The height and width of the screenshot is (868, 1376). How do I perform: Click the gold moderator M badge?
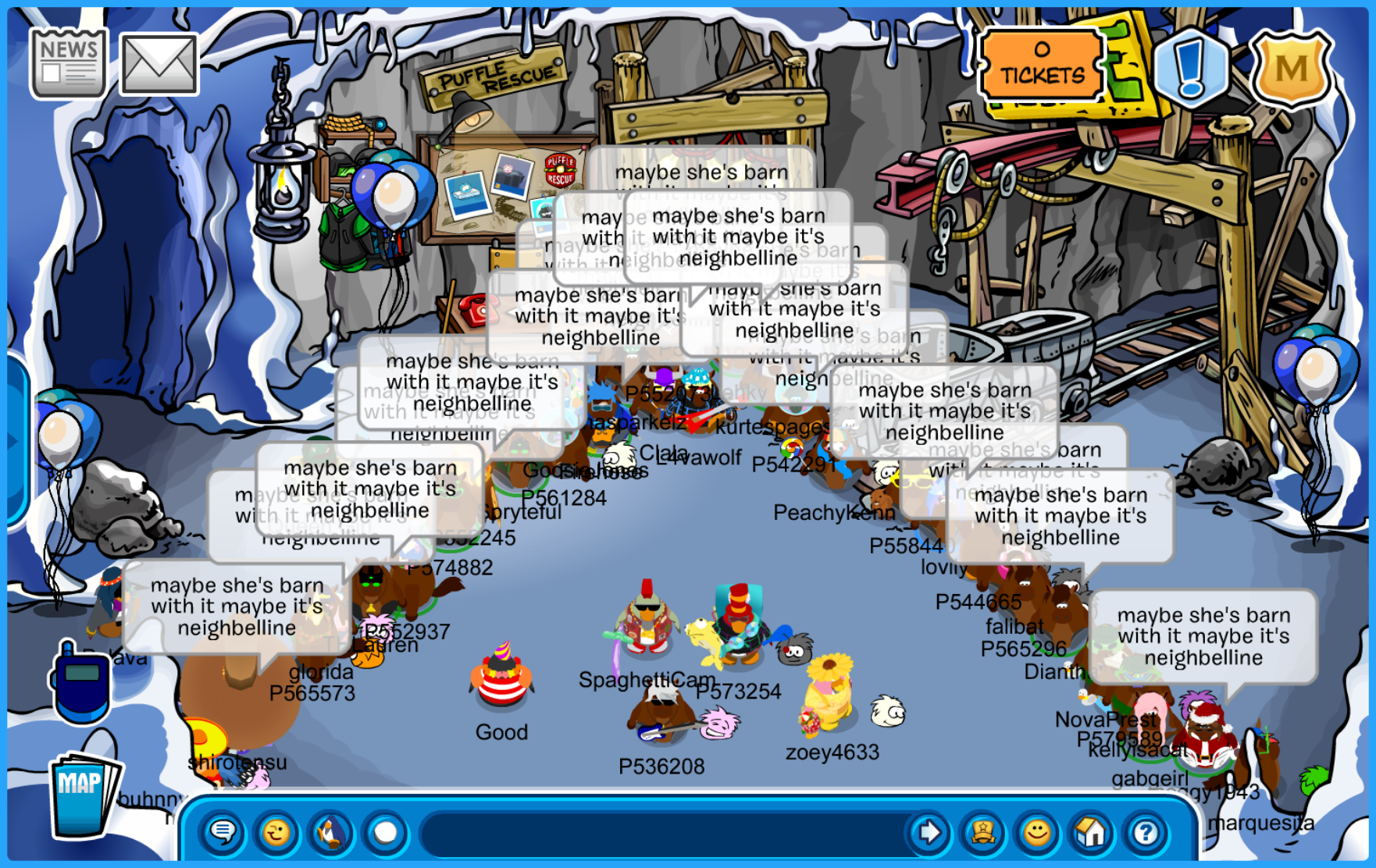pyautogui.click(x=1291, y=69)
